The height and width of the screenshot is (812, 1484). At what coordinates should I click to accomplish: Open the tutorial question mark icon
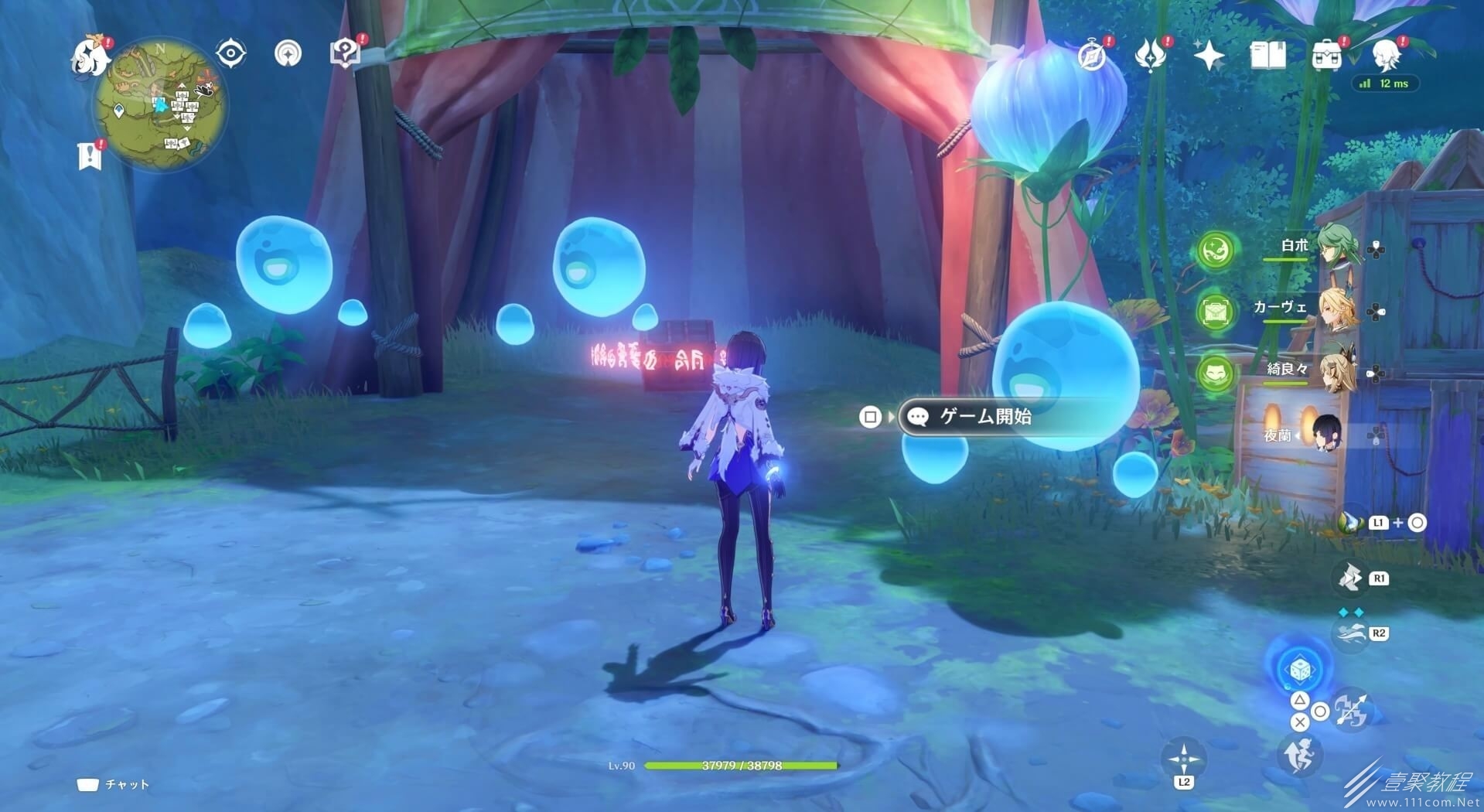(x=345, y=53)
